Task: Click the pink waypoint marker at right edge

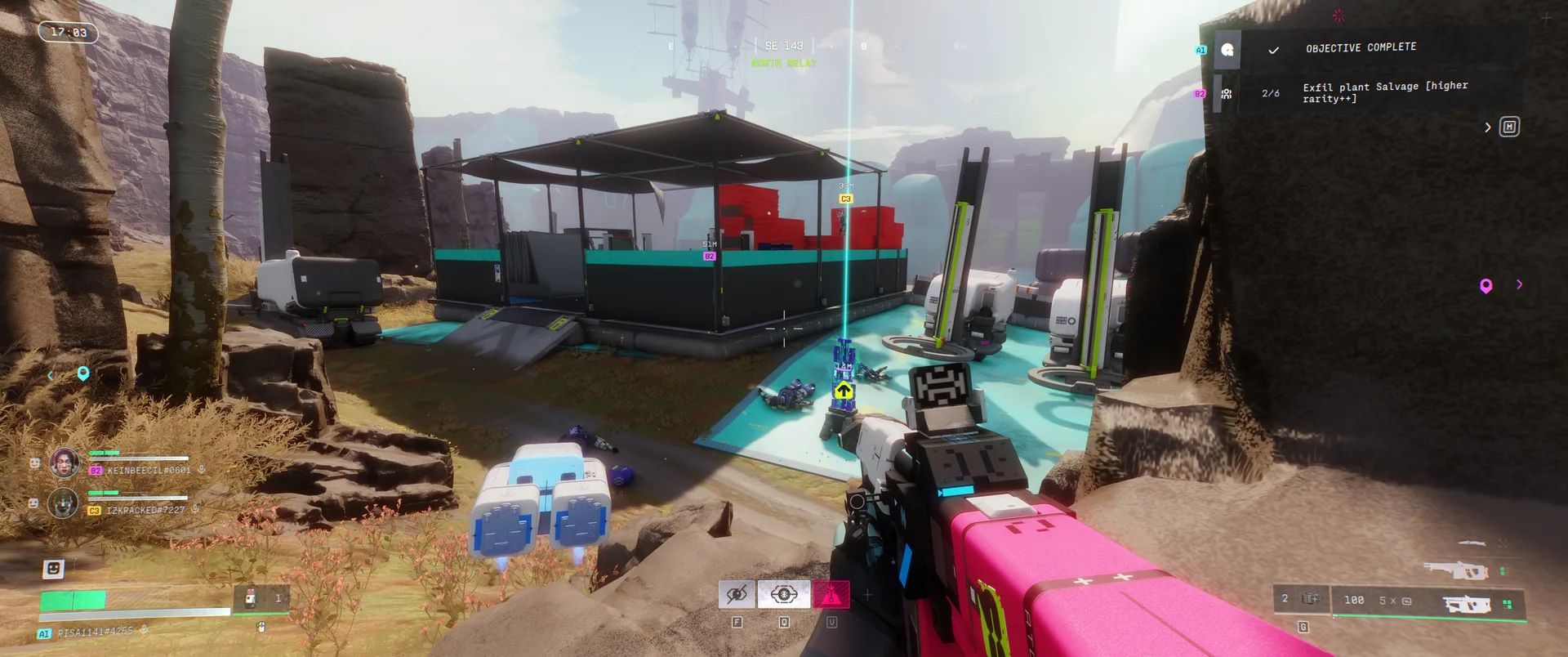Action: click(1486, 285)
